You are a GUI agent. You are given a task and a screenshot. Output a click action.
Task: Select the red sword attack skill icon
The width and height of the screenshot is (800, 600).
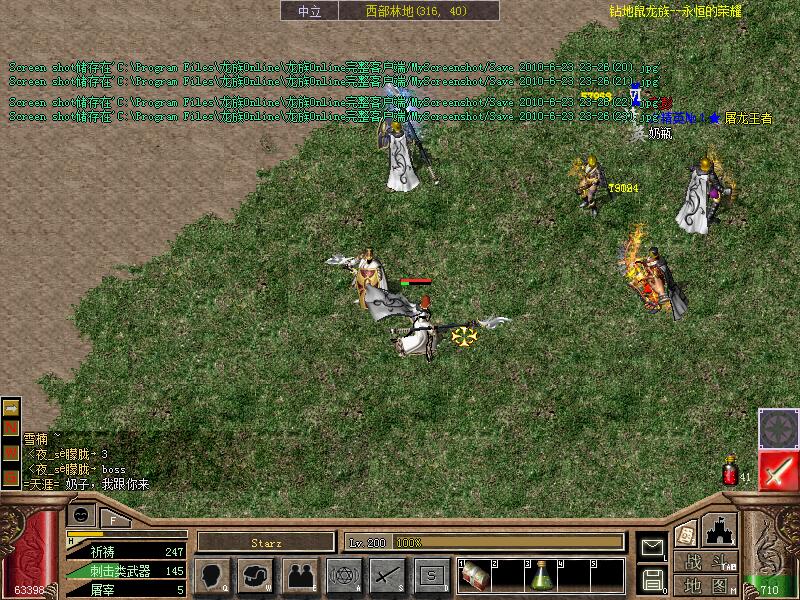[x=777, y=470]
